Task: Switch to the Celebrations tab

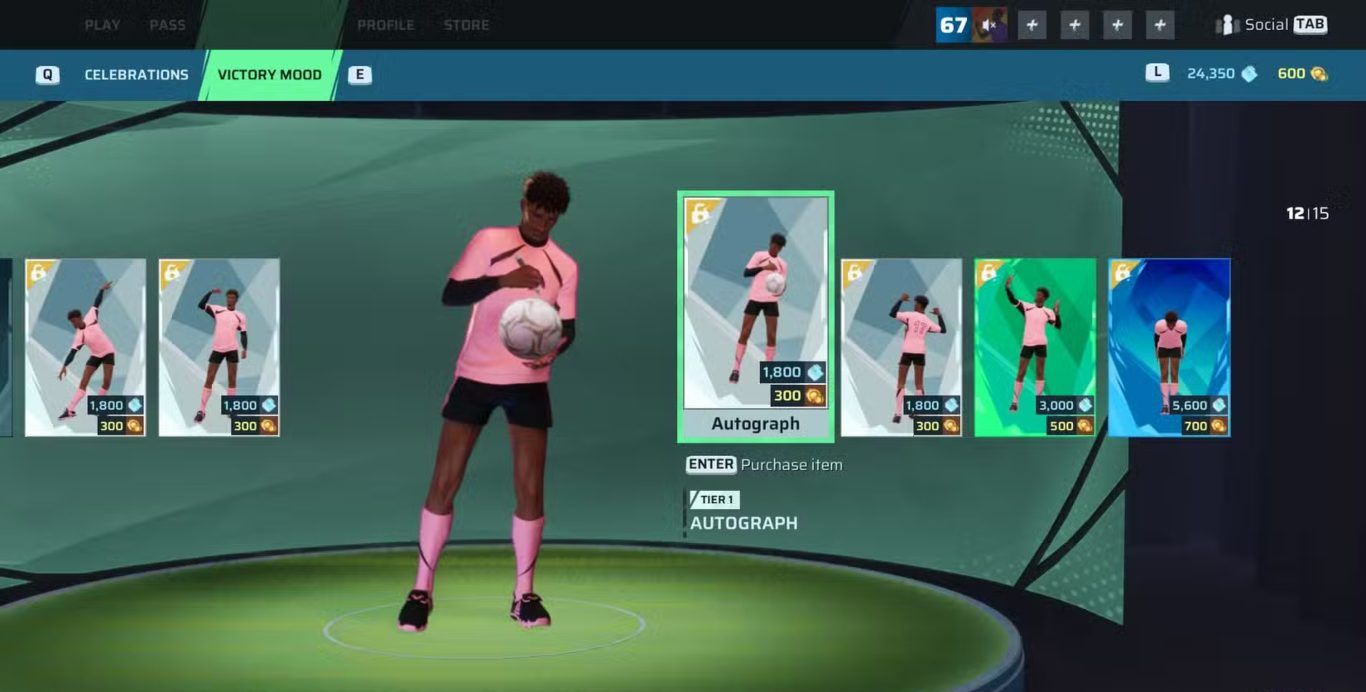Action: pyautogui.click(x=136, y=75)
